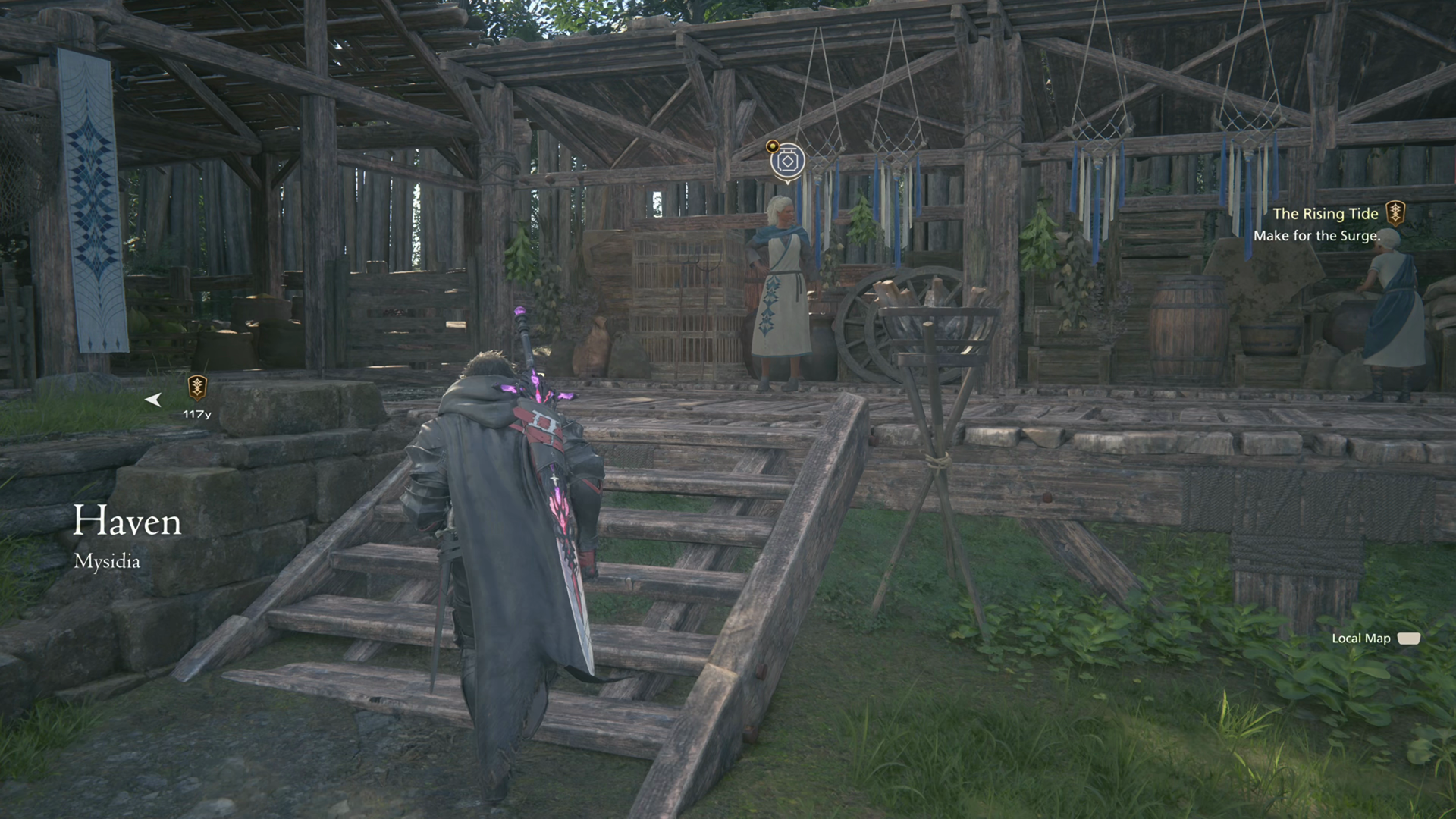Click the quest waypoint marker showing 117y
The image size is (1456, 819).
point(197,388)
